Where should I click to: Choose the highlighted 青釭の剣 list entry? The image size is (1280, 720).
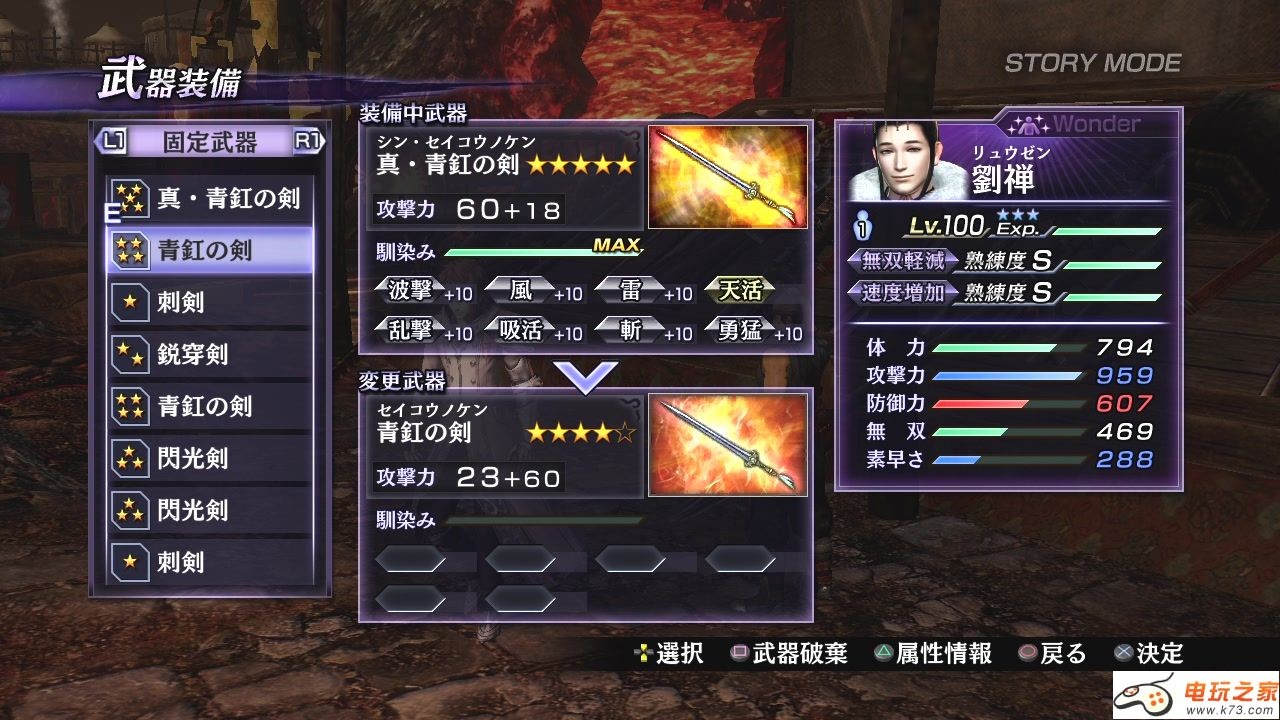point(210,250)
